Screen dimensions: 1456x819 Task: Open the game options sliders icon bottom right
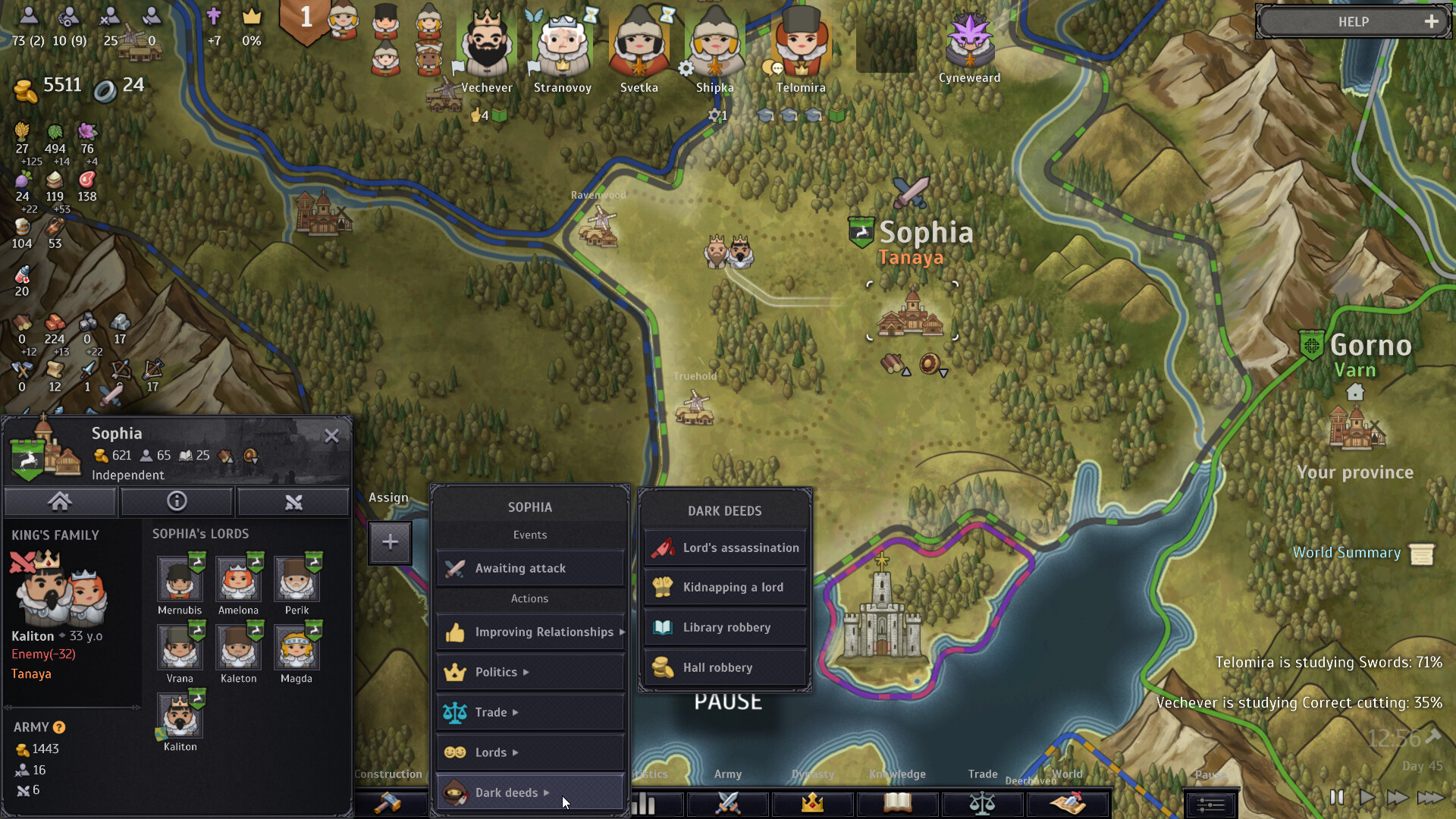coord(1210,804)
